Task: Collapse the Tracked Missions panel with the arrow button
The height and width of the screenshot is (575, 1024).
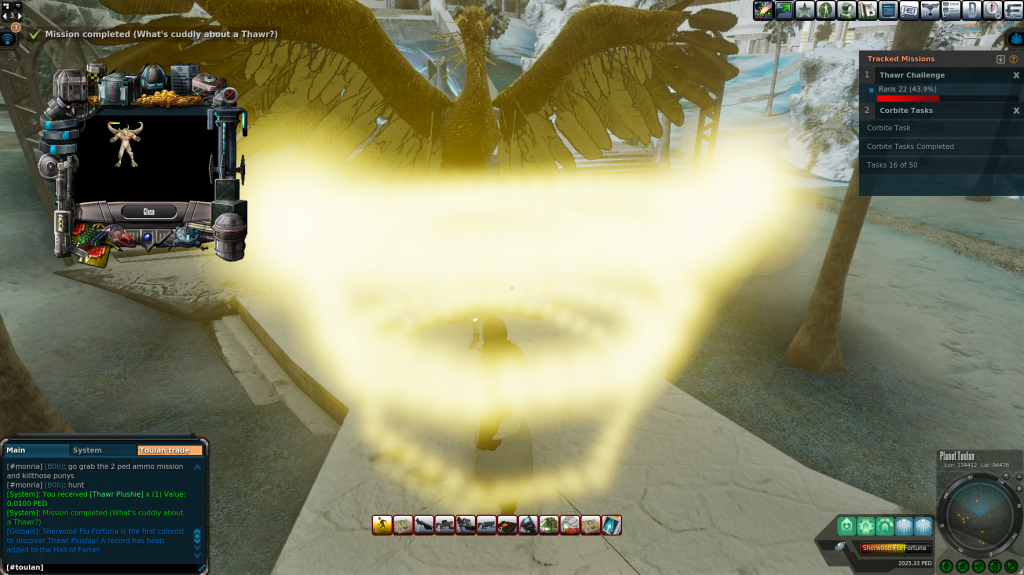Action: coord(1000,59)
